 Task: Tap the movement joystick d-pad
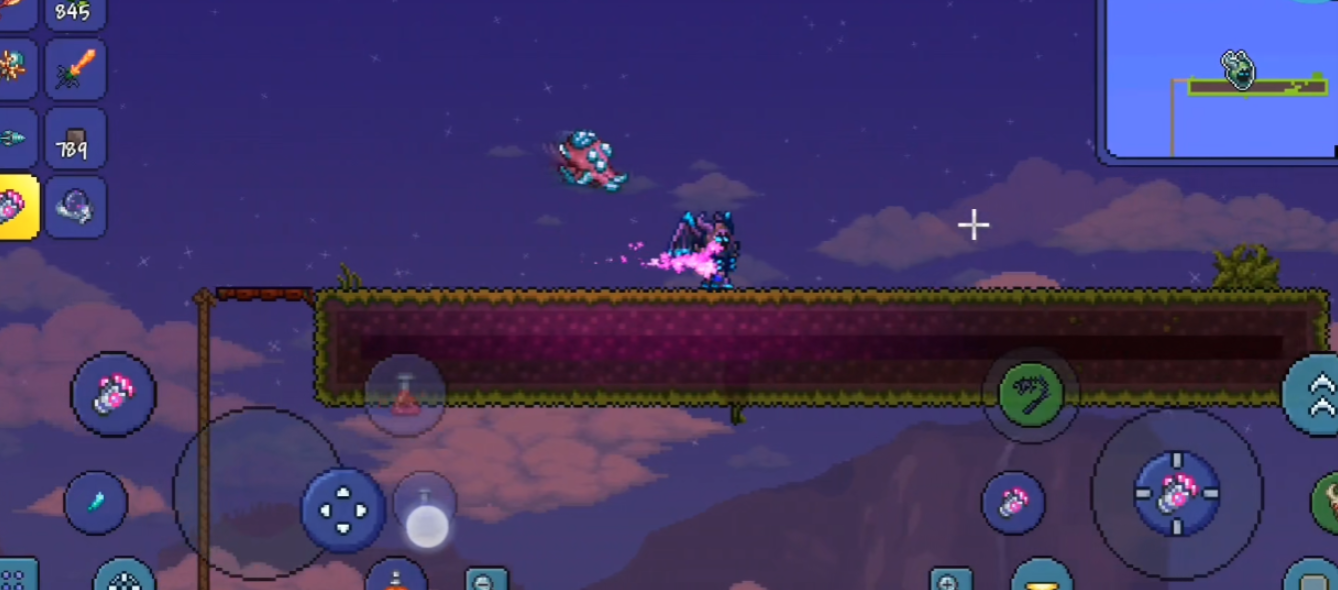343,510
